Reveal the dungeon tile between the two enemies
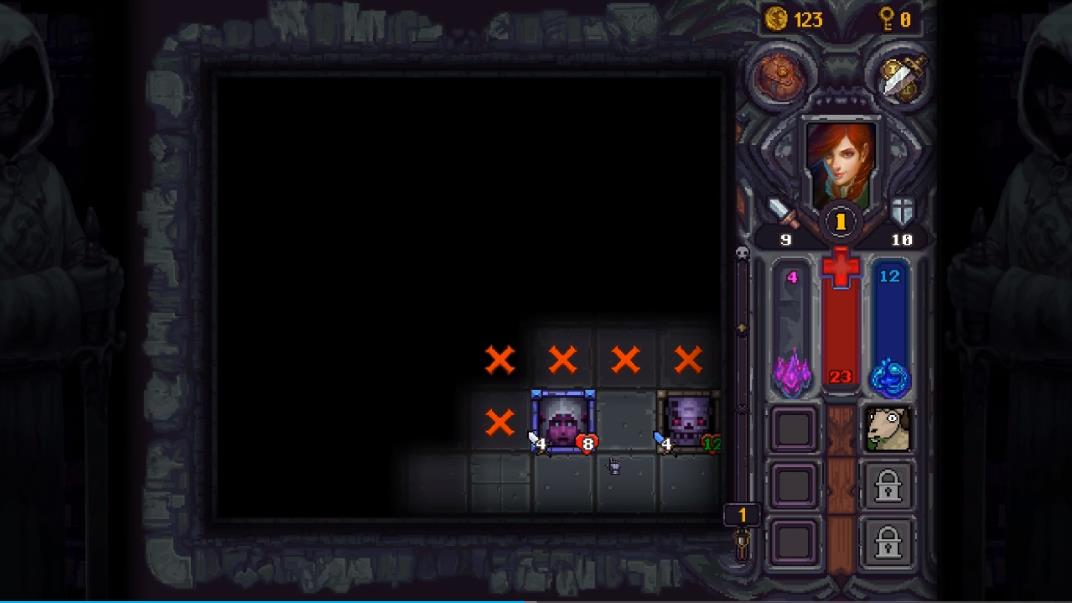Screen dimensions: 1072x603 (x=625, y=421)
